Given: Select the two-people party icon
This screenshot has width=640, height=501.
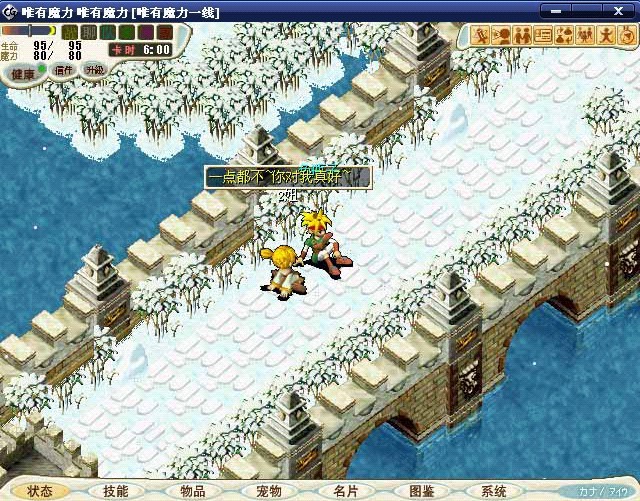Looking at the screenshot, I should pyautogui.click(x=522, y=36).
